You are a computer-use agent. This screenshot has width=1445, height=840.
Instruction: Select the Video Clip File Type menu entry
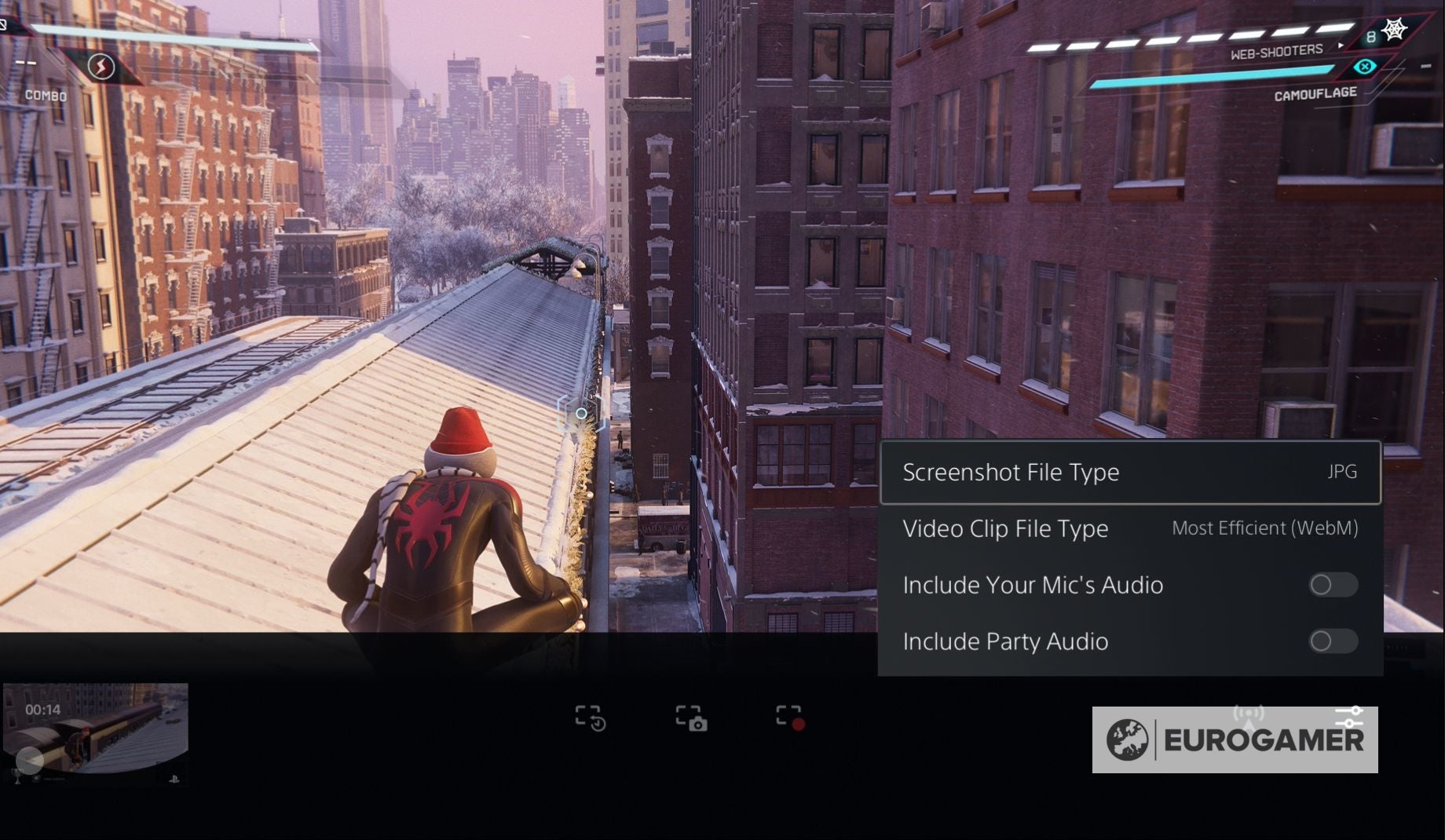click(x=1006, y=528)
